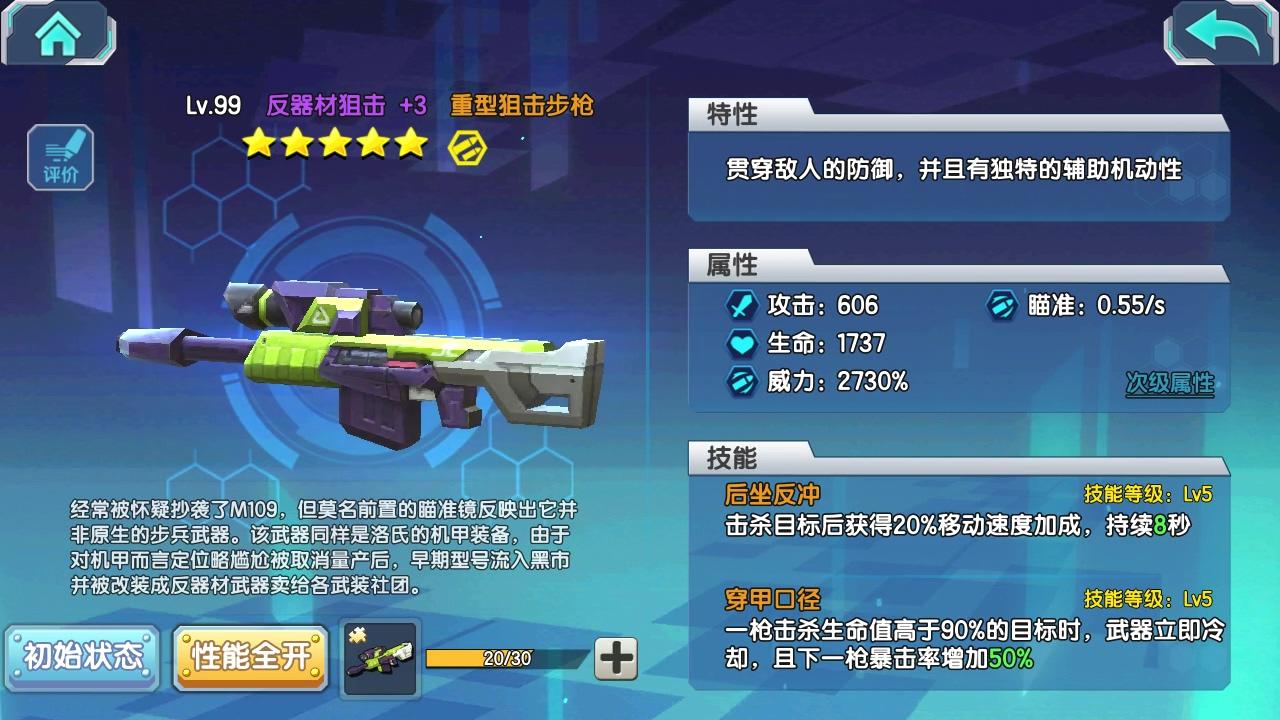Screen dimensions: 1280x720
Task: Go to the home screen
Action: pos(58,34)
